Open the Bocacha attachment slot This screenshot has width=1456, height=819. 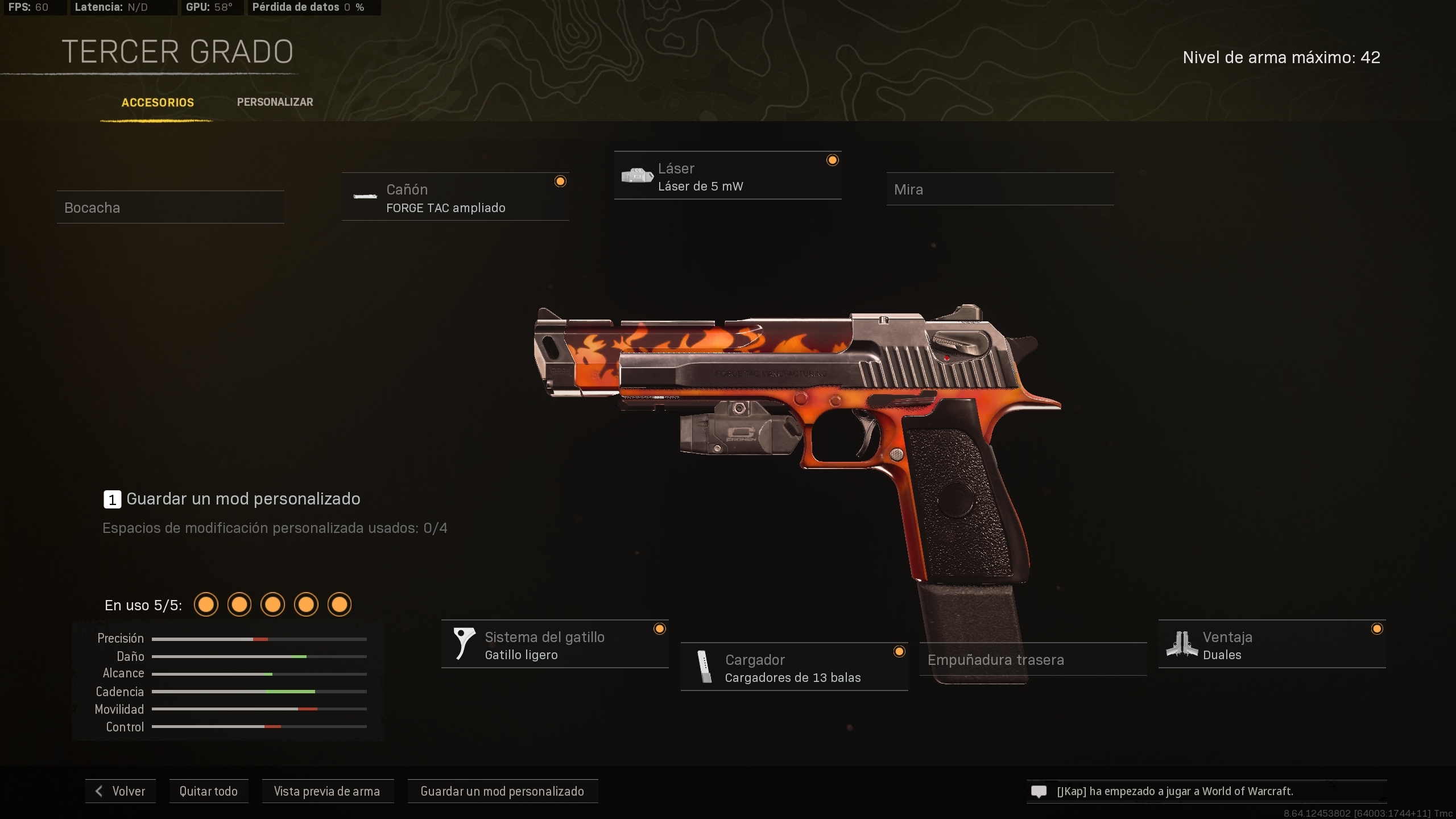coord(170,207)
